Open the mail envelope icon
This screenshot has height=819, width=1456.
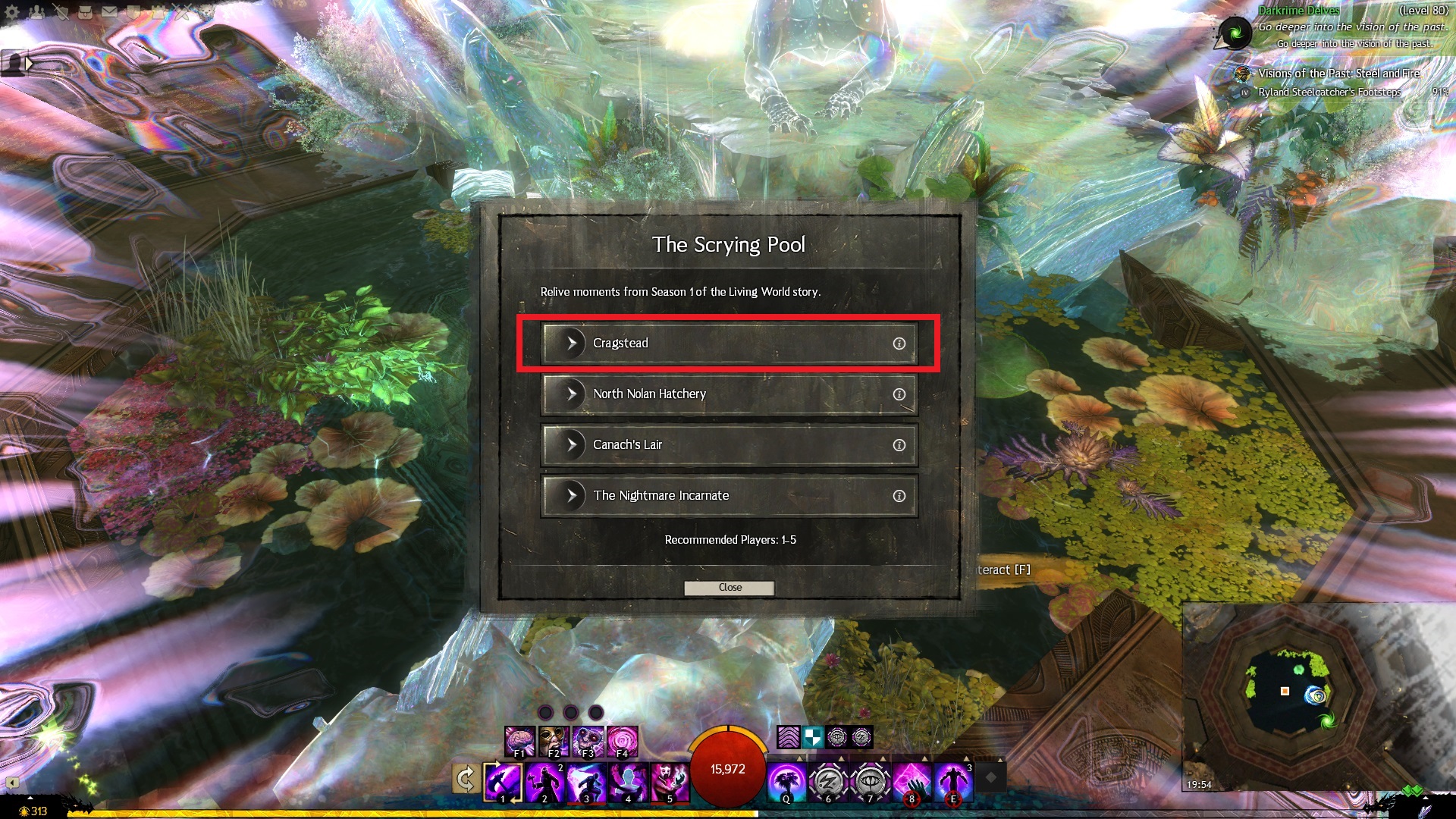tap(109, 12)
